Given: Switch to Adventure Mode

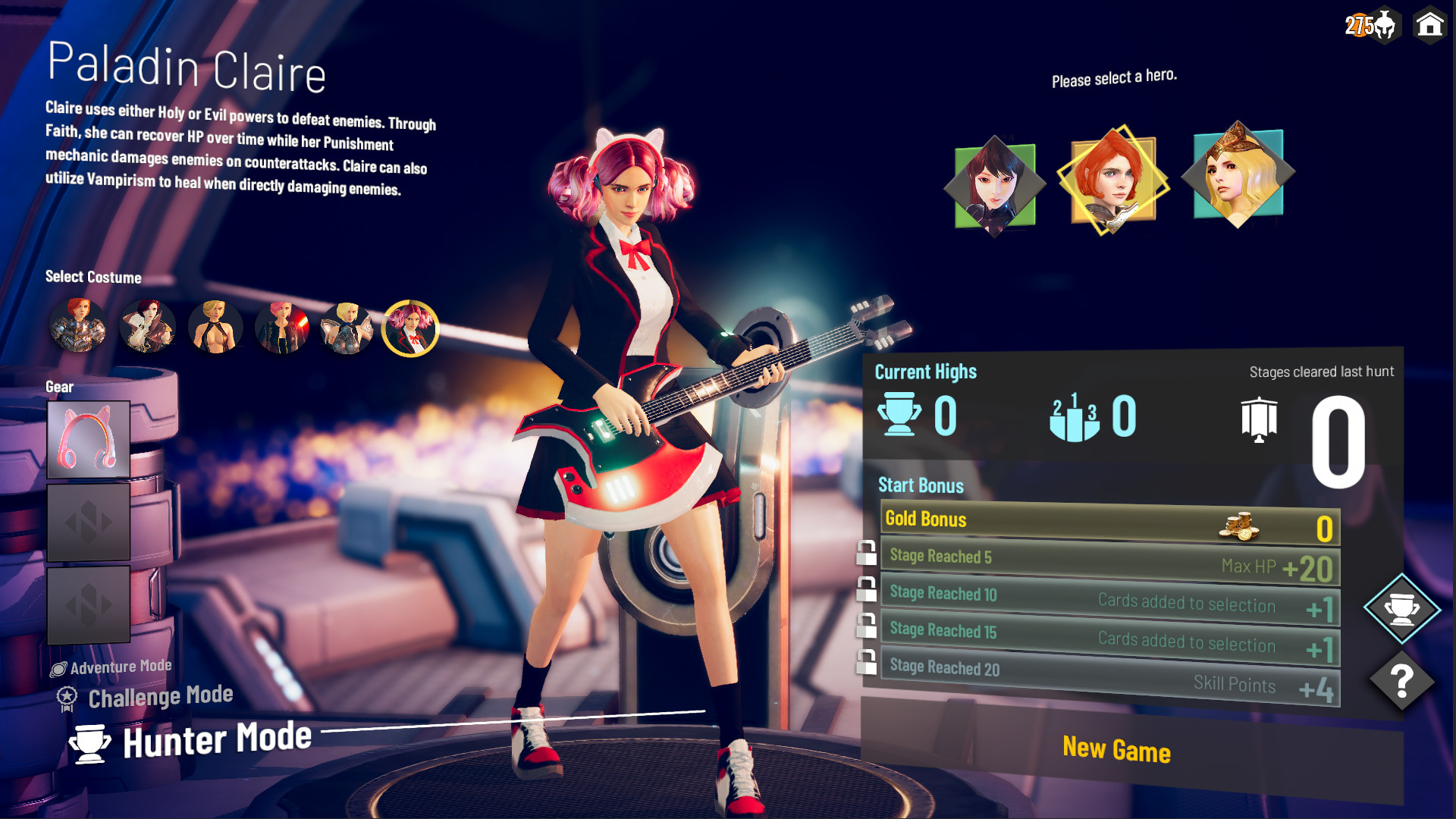Looking at the screenshot, I should click(x=111, y=666).
